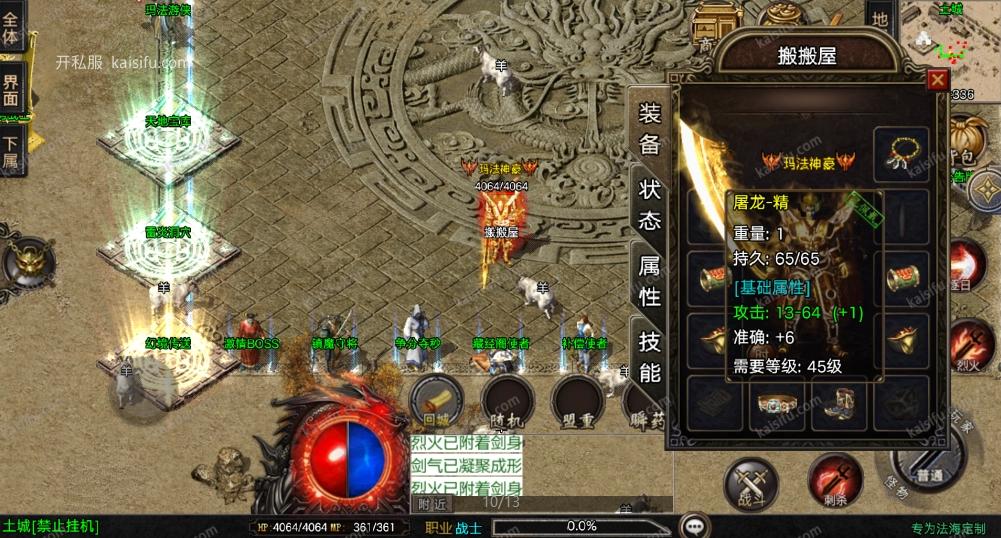Viewport: 1001px width, 538px height.
Task: Close the 搬搬屋 character panel
Action: (x=937, y=80)
